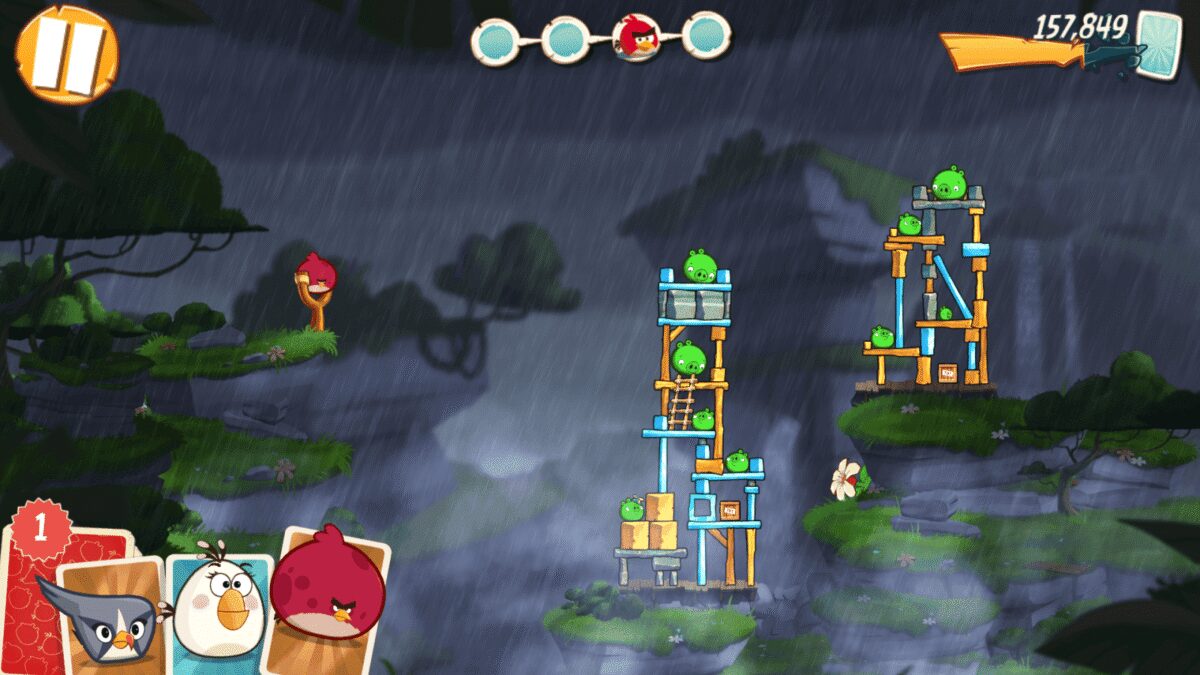Viewport: 1200px width, 675px height.
Task: Pause the game with the orange button
Action: coord(66,54)
